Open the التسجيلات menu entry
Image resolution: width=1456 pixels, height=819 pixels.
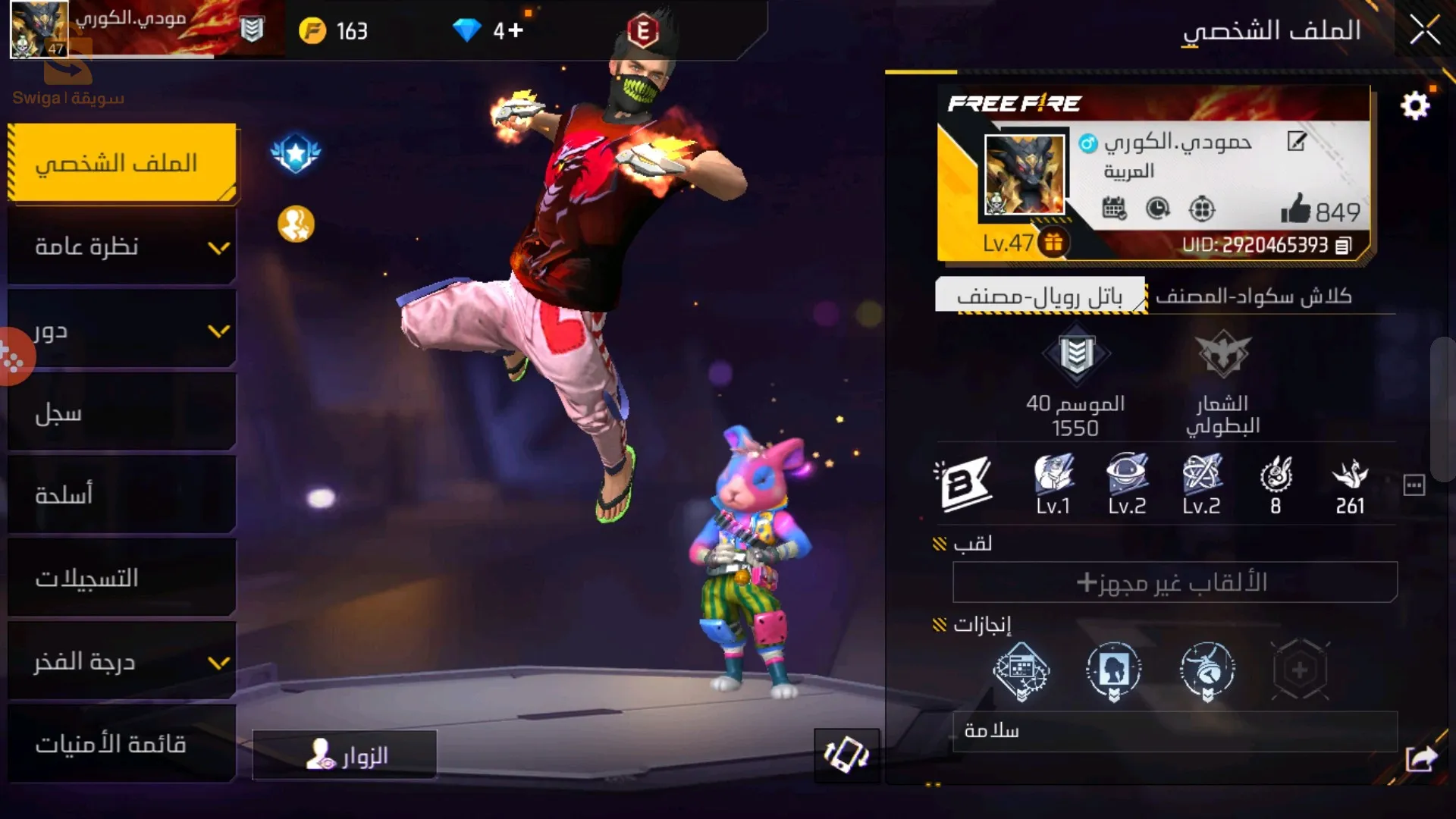pyautogui.click(x=121, y=579)
